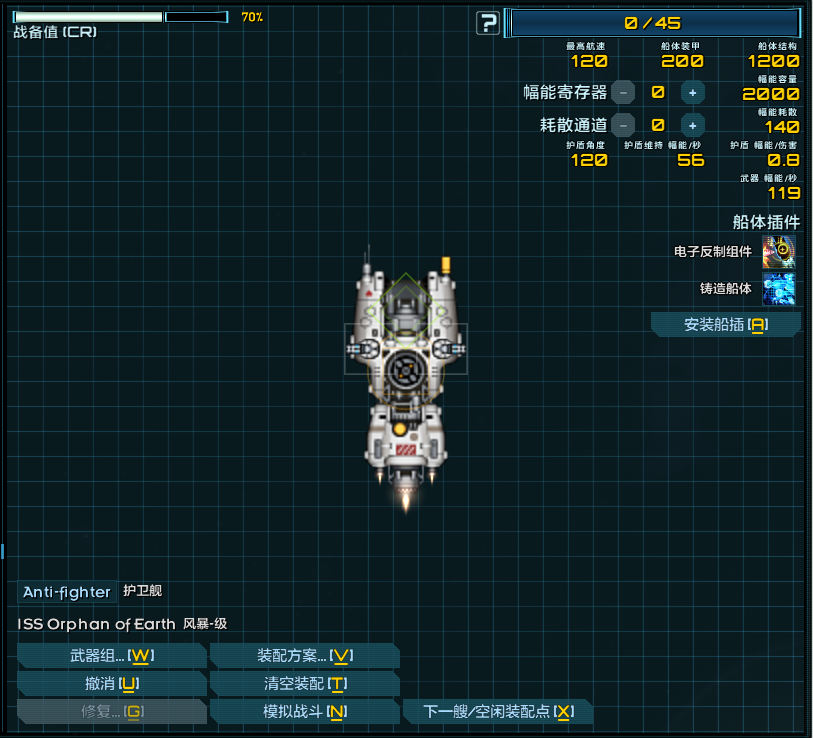Increase 耗散通道 with the plus button
Image resolution: width=813 pixels, height=738 pixels.
(692, 125)
